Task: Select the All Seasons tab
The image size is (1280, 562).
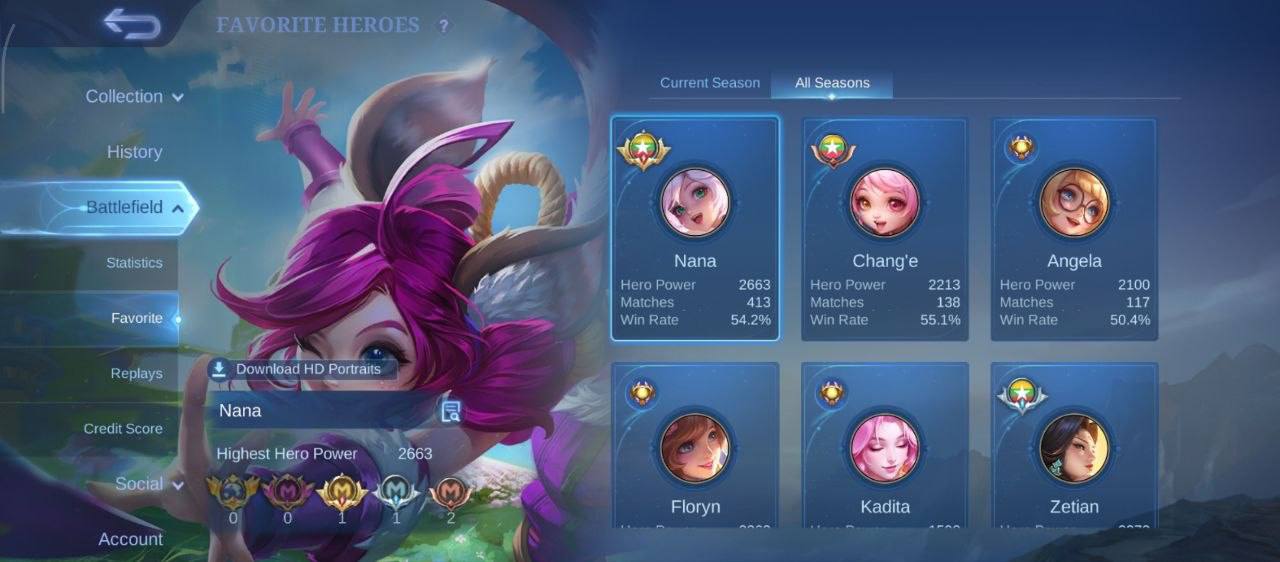Action: tap(832, 83)
